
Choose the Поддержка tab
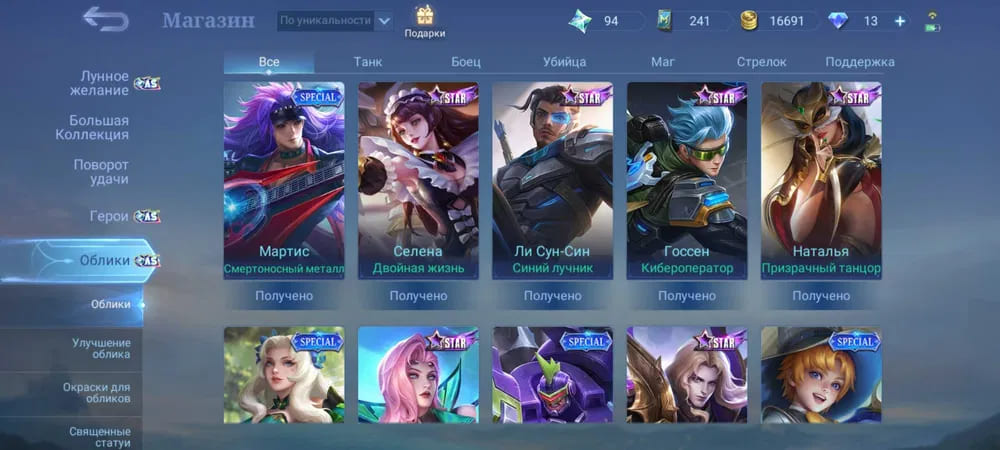point(860,62)
